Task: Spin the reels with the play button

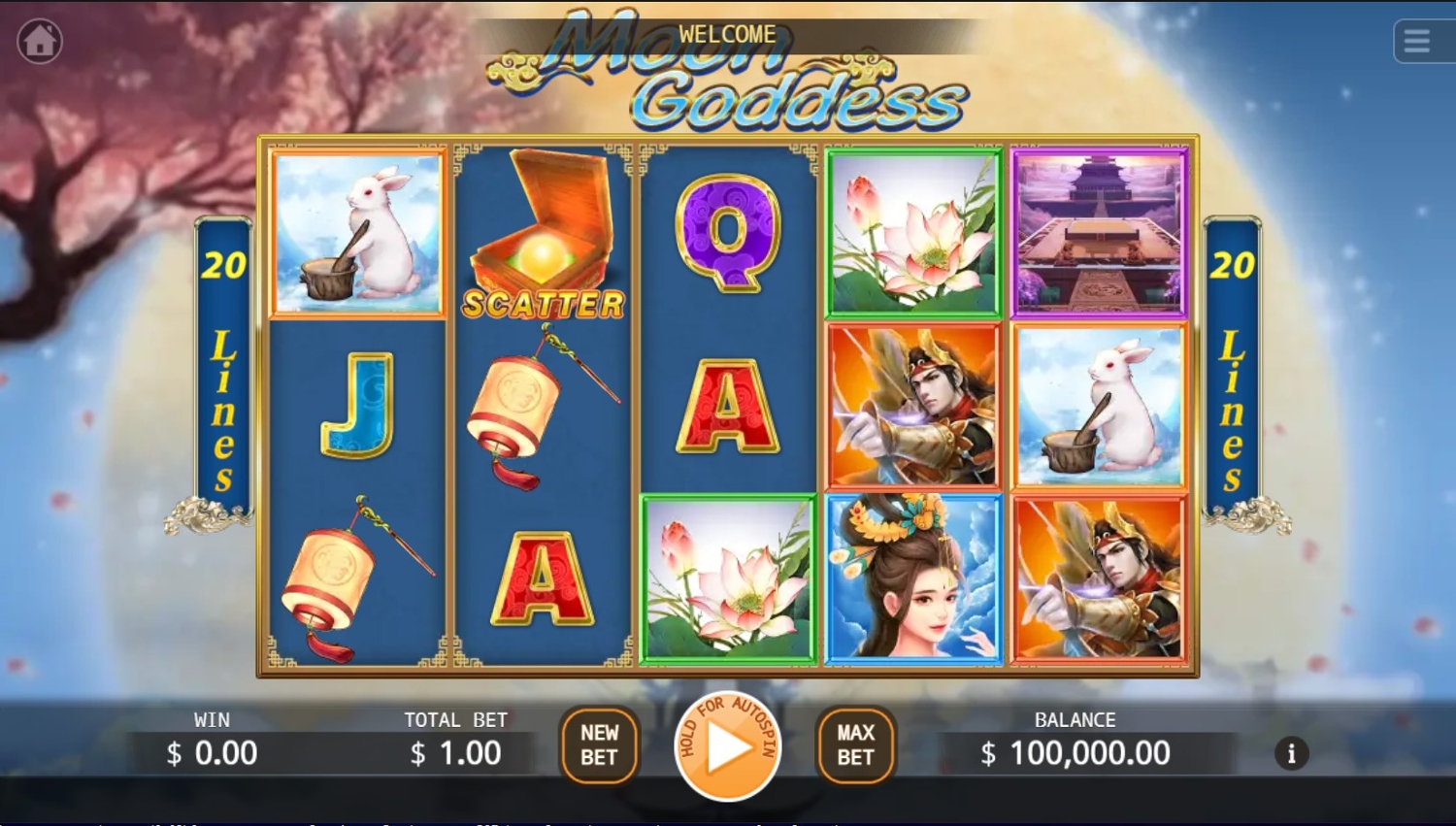Action: click(x=728, y=746)
